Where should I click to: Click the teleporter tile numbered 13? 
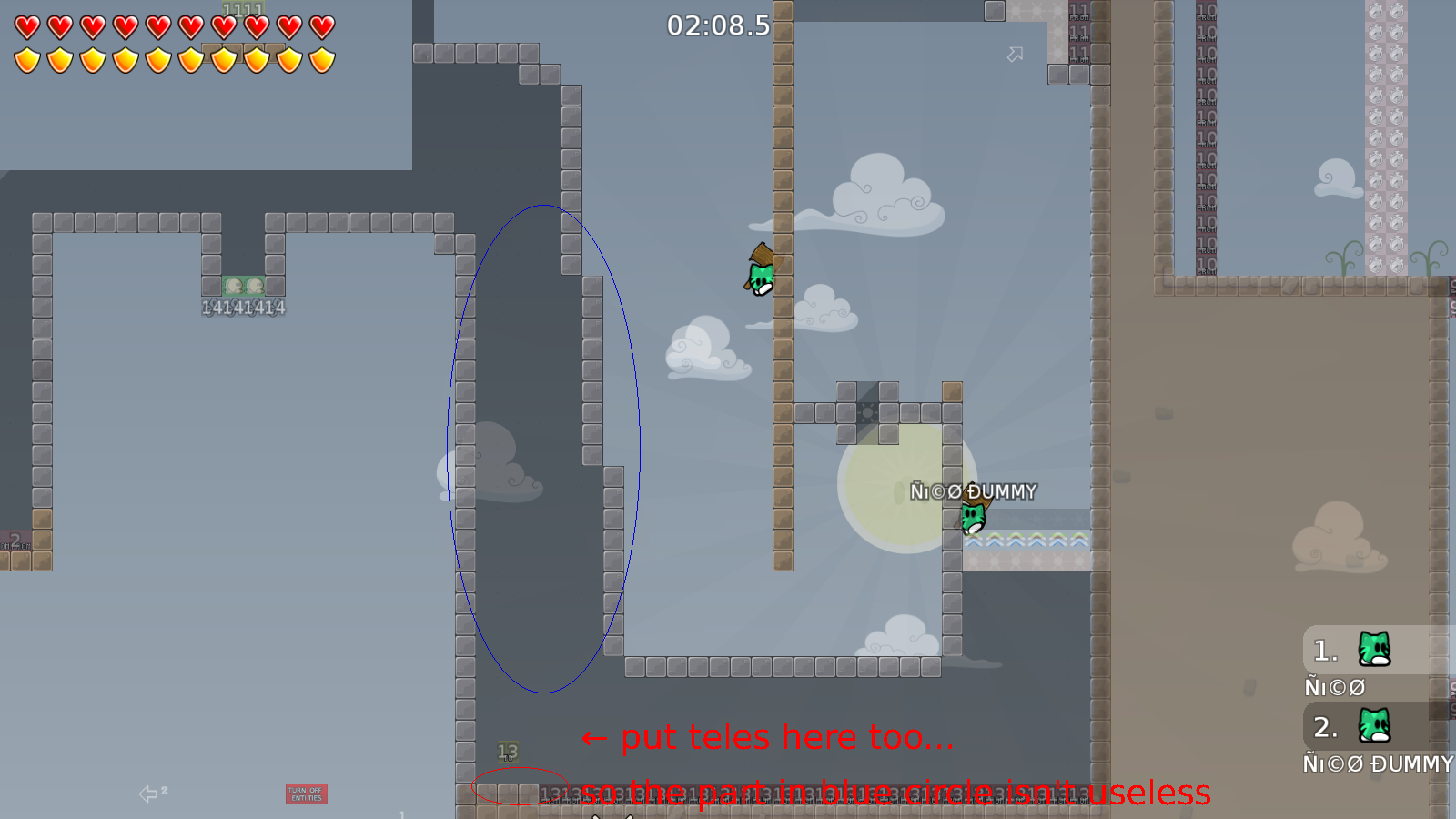(x=507, y=751)
